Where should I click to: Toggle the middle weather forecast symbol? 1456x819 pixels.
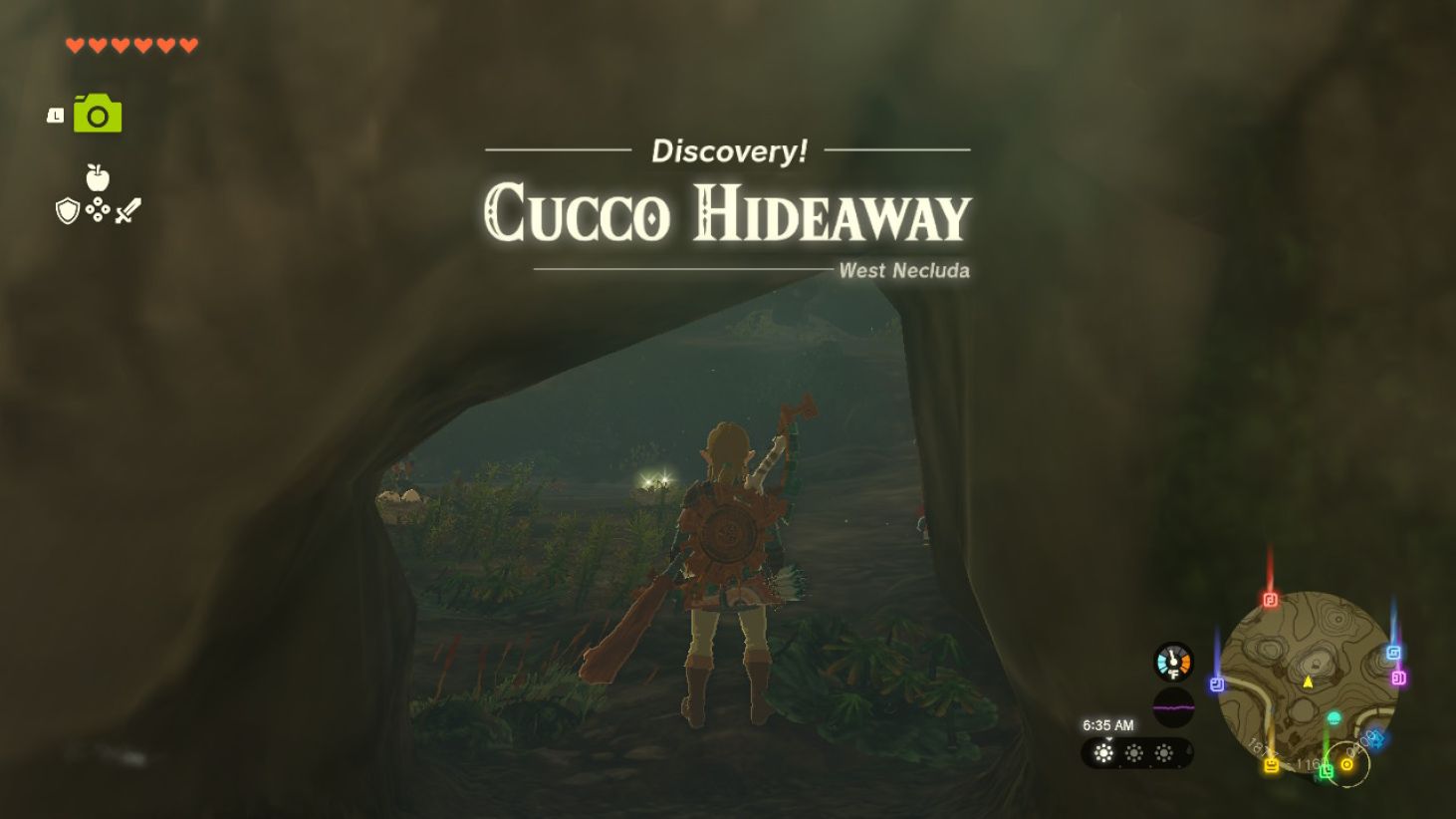[x=1135, y=752]
